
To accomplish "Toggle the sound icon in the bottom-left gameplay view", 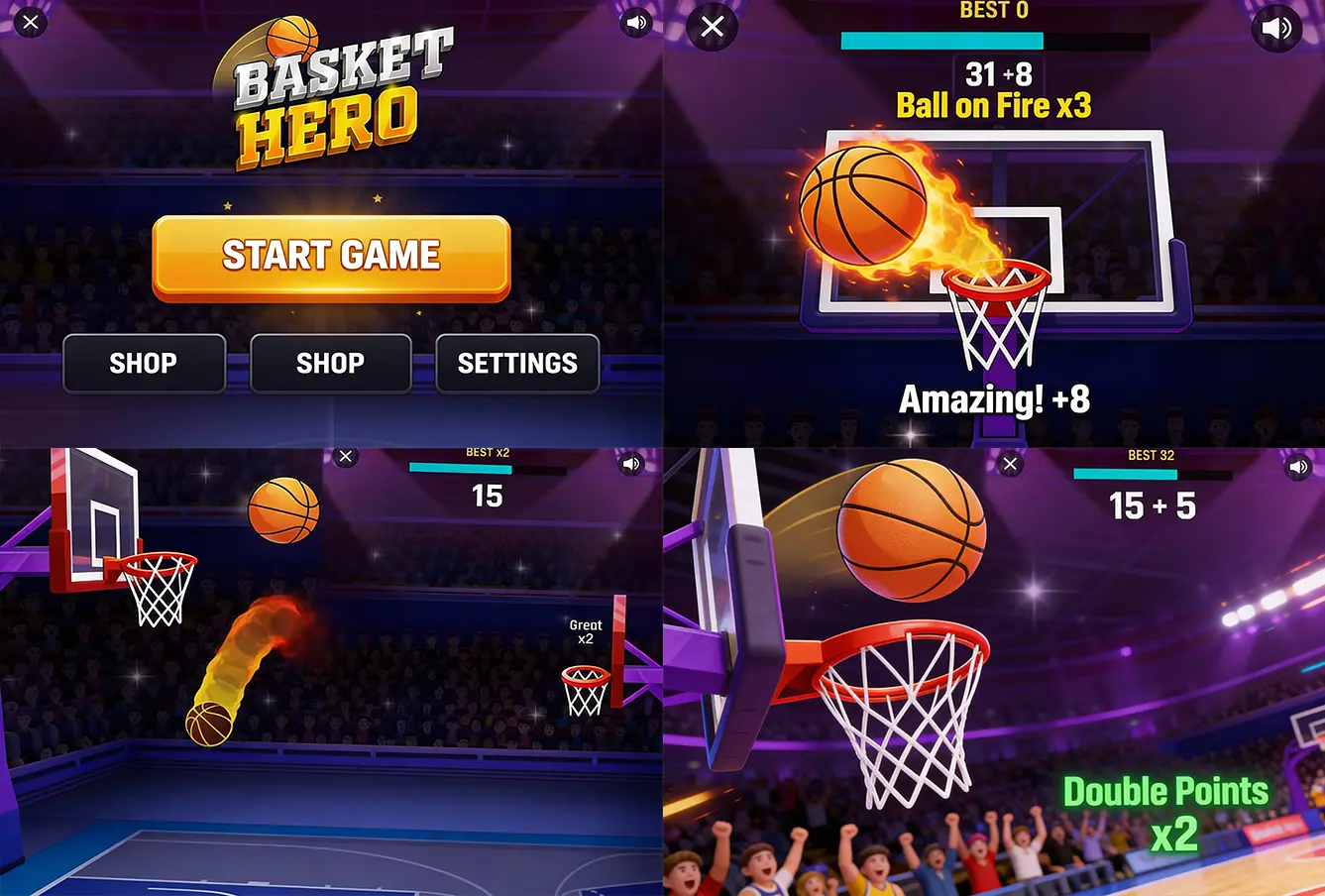I will click(x=632, y=463).
